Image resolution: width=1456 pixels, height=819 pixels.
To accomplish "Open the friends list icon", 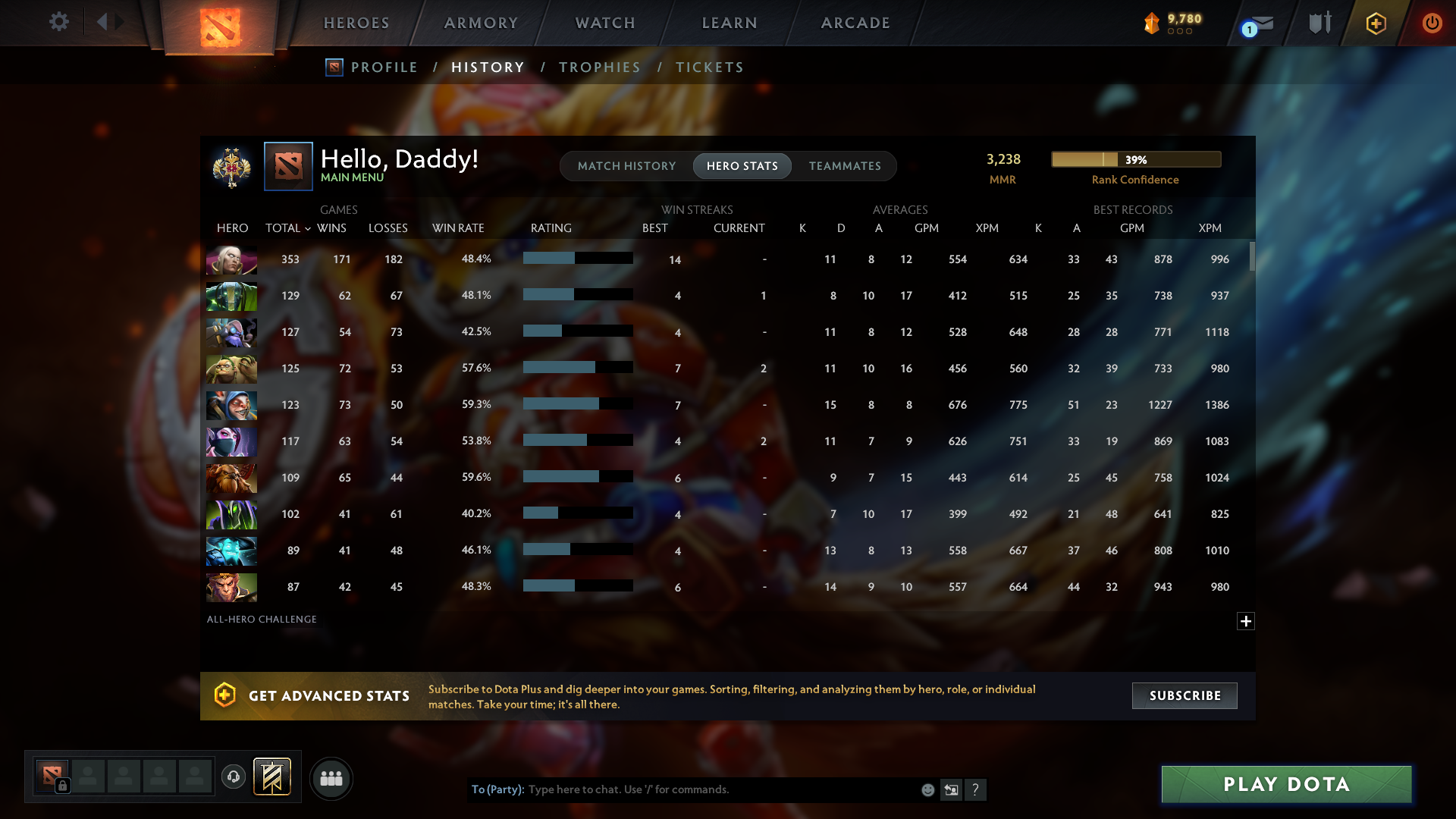I will (331, 778).
